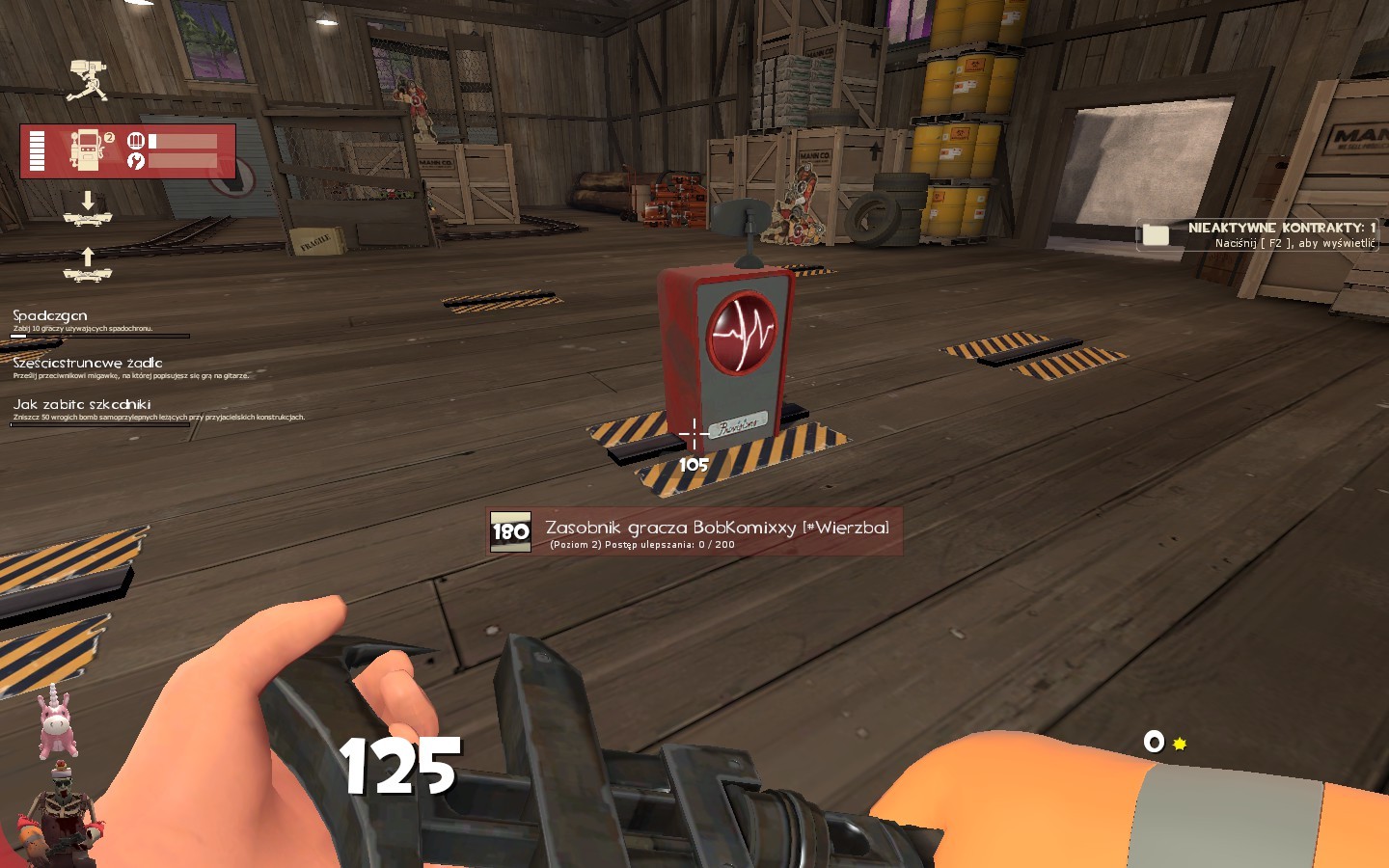Collapse the Sześciostrunowe żądło contract entry
This screenshot has width=1389, height=868.
point(88,362)
